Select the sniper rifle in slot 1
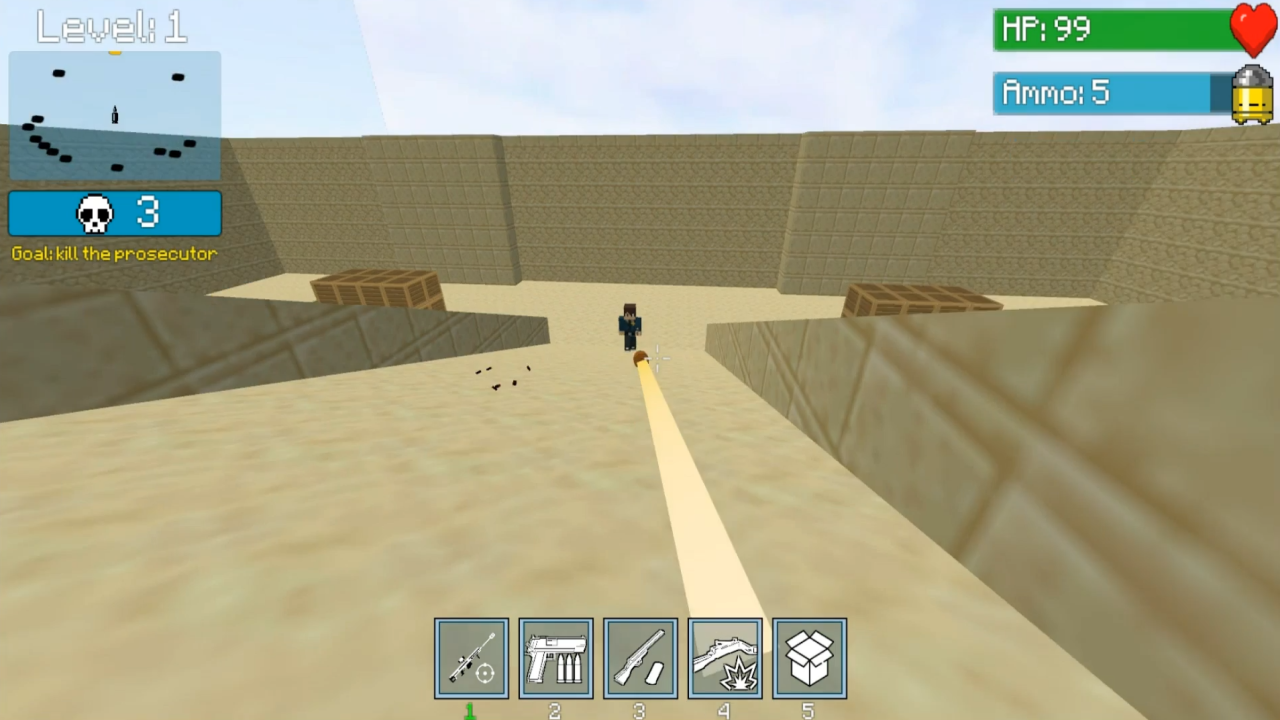1280x720 pixels. pos(471,657)
